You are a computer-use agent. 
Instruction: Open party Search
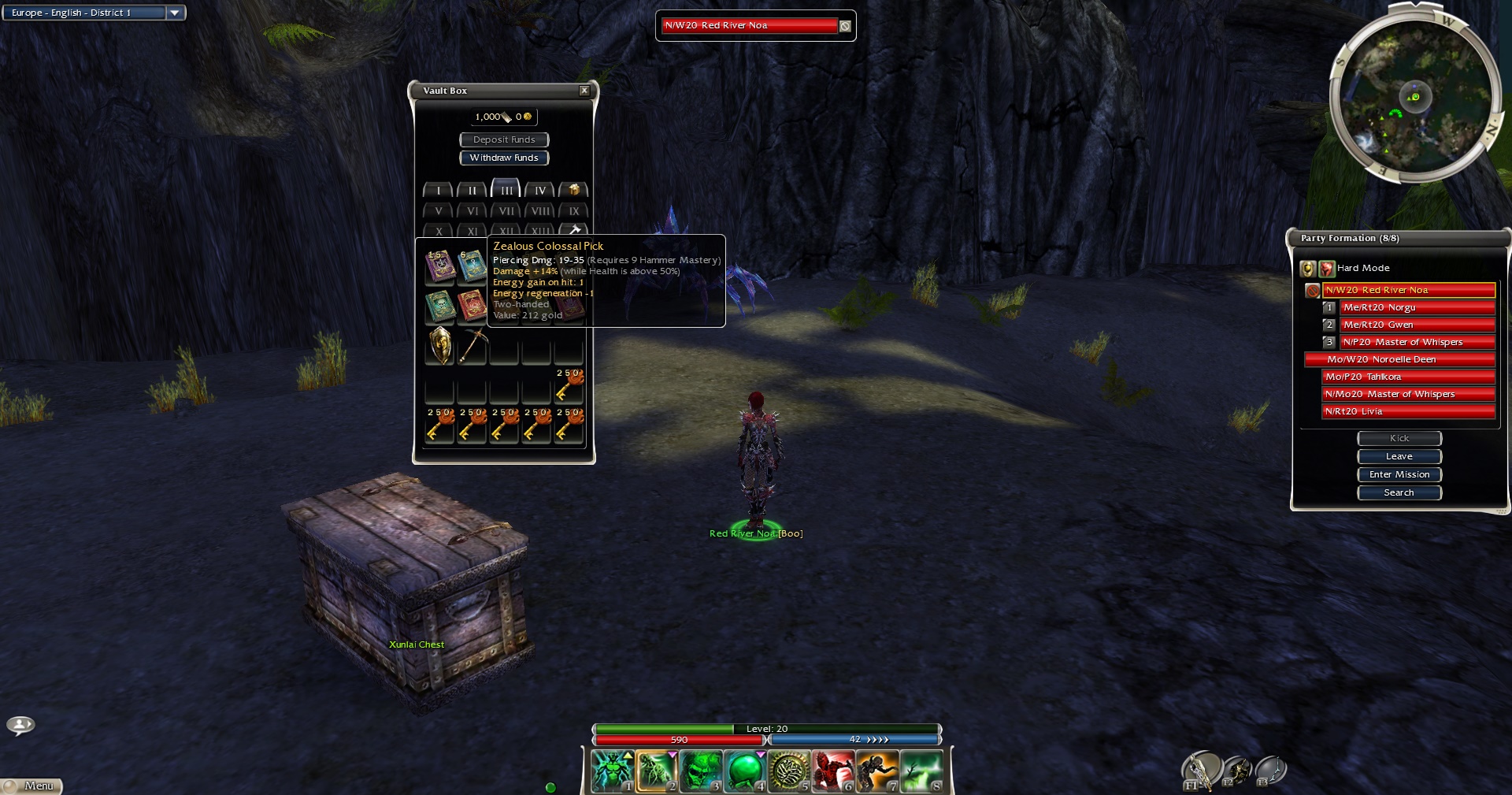[1399, 492]
